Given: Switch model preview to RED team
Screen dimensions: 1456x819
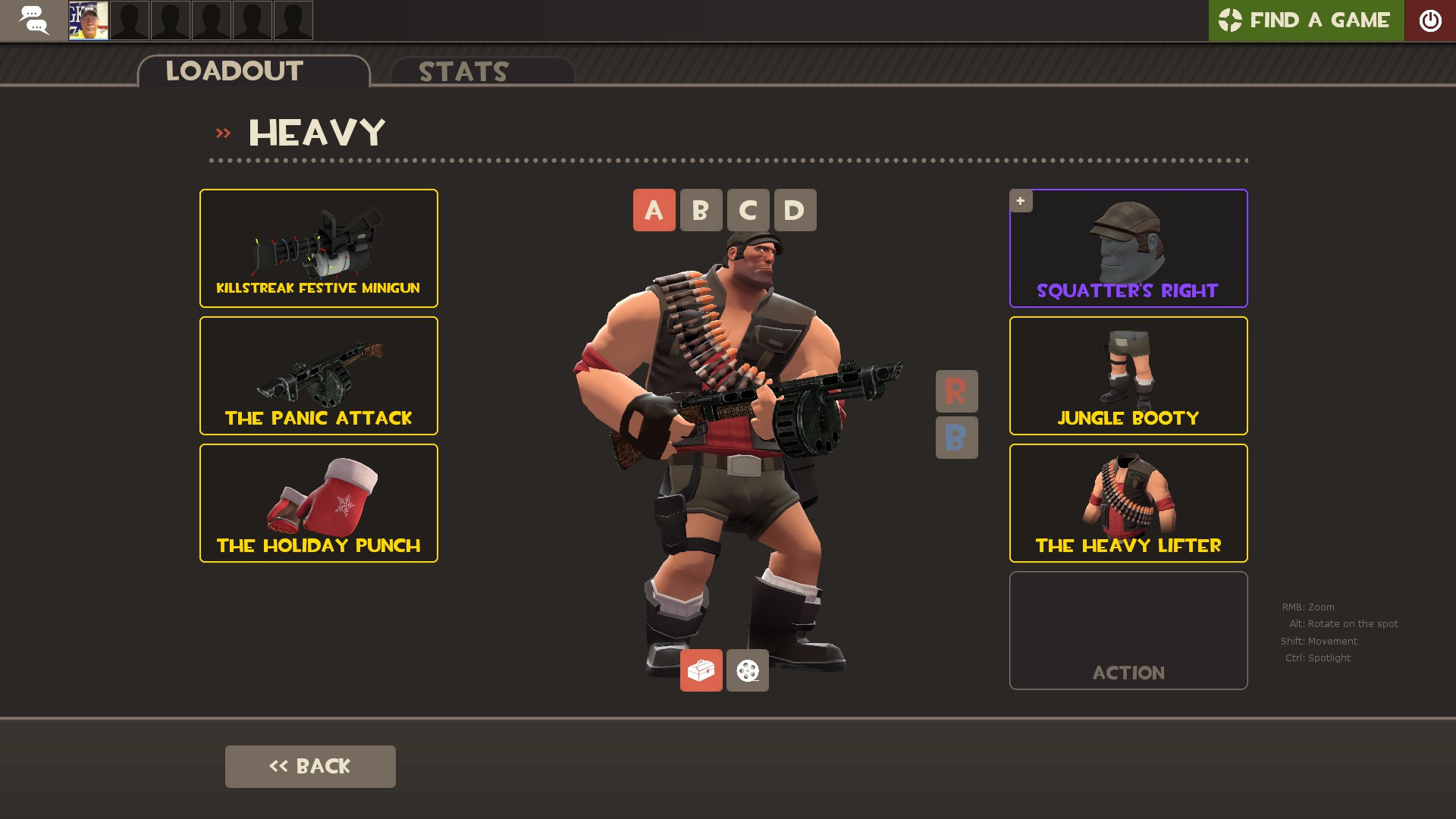Looking at the screenshot, I should (956, 392).
